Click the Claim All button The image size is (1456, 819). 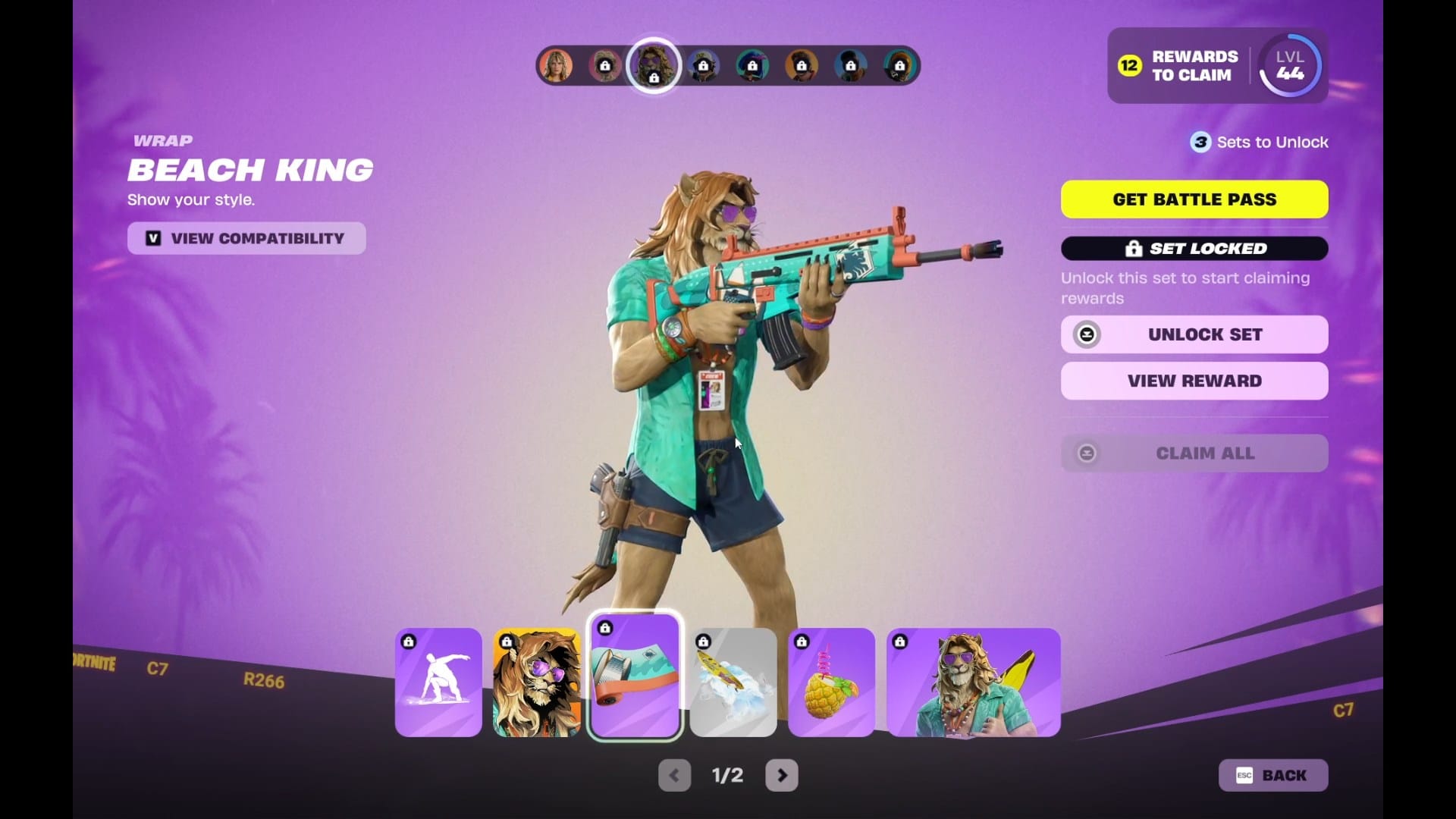(x=1194, y=453)
